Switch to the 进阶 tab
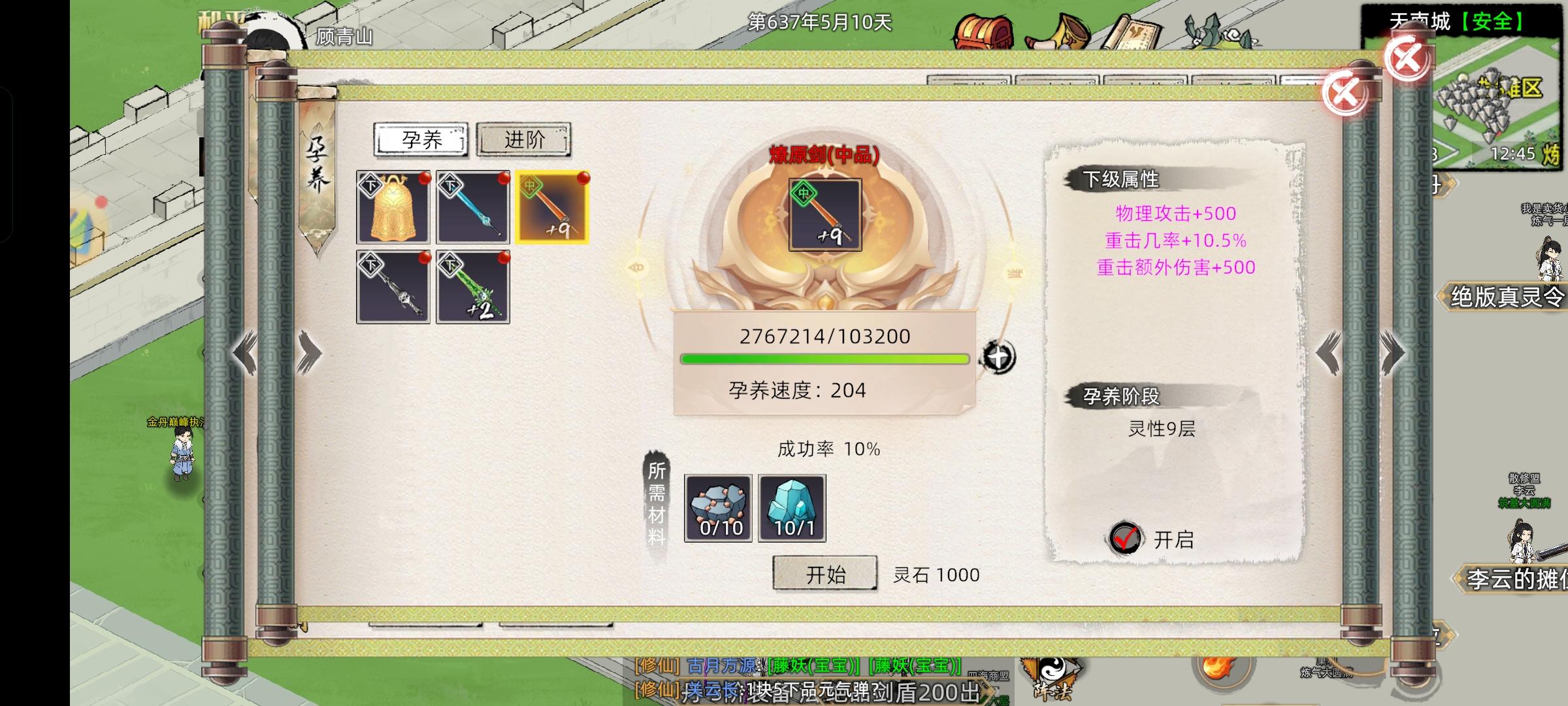The height and width of the screenshot is (706, 1568). click(523, 139)
